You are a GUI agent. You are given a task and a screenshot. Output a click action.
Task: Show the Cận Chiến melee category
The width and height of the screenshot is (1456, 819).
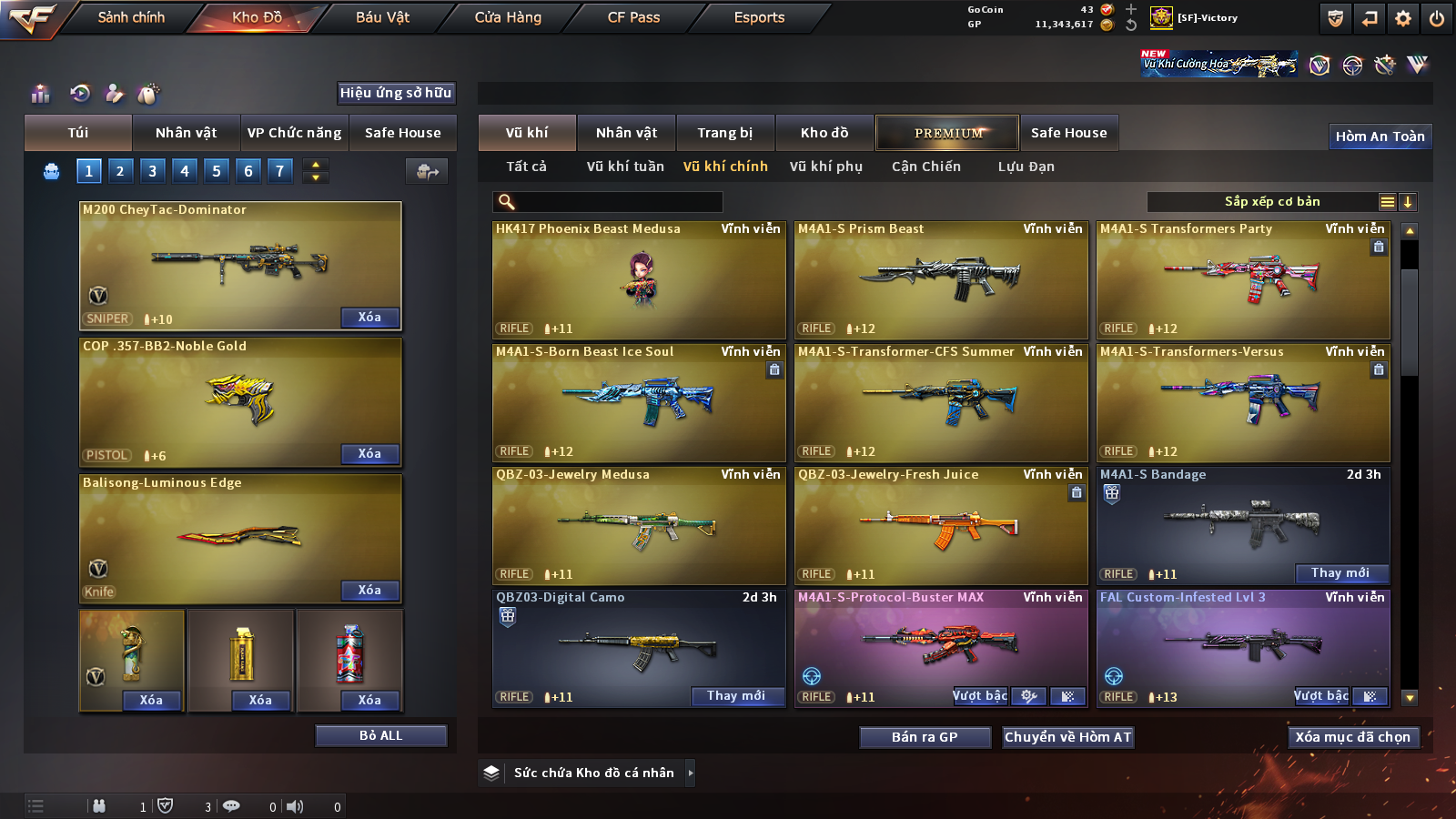925,167
